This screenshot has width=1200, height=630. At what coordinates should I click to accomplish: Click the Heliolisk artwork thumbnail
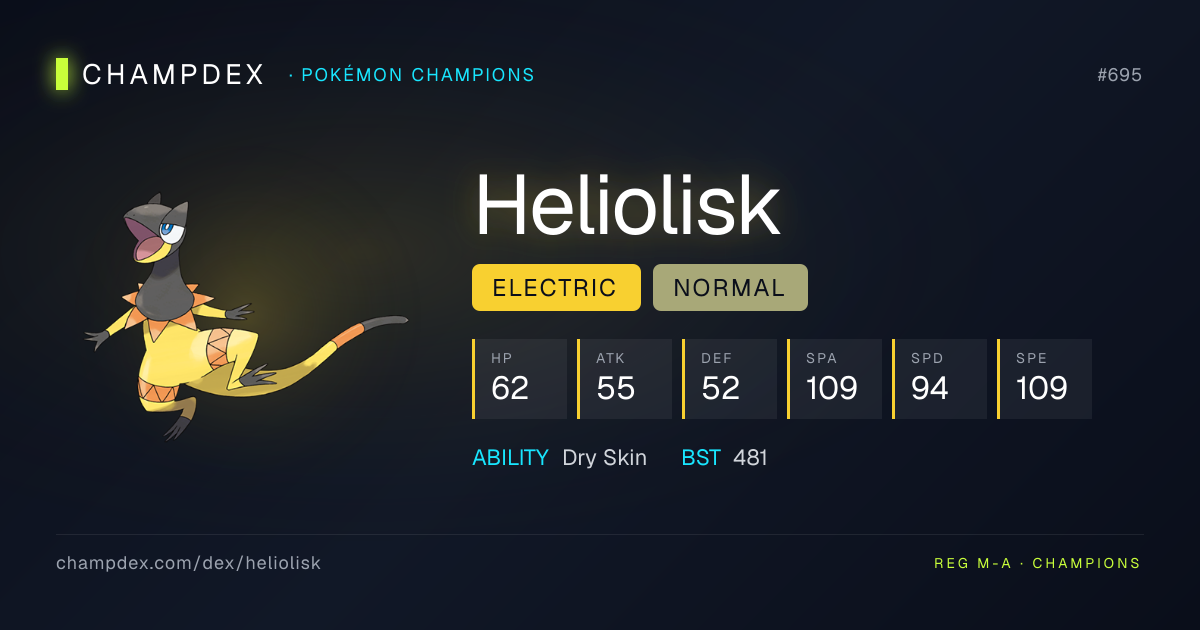tap(245, 315)
